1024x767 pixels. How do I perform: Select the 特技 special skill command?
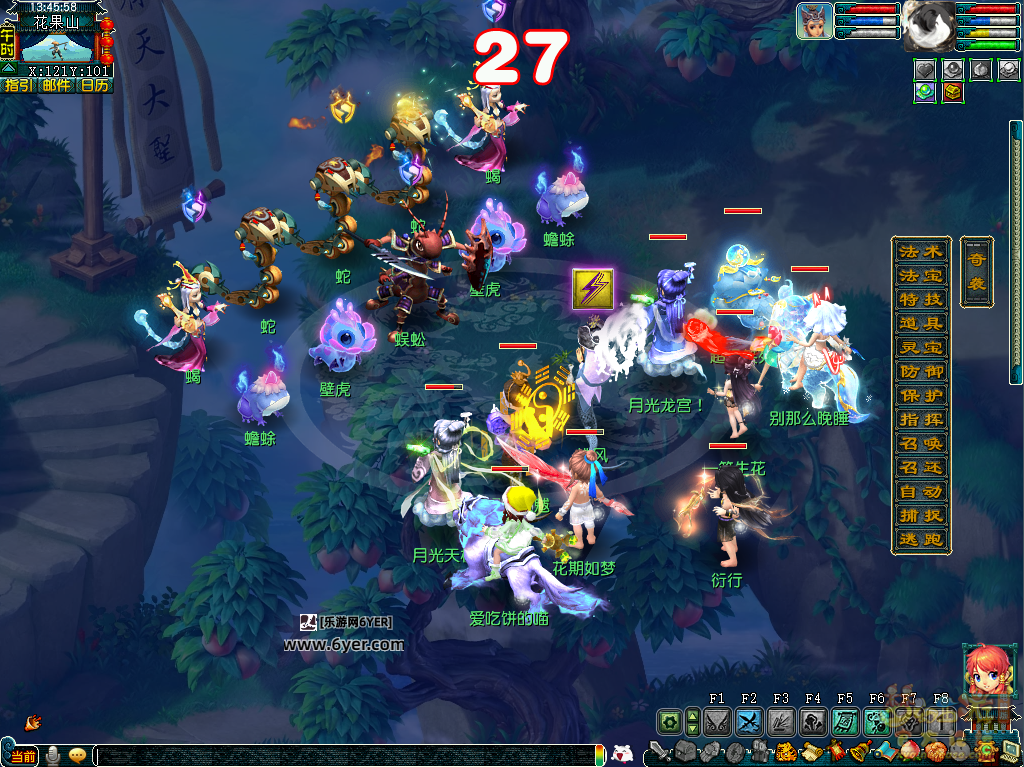pos(920,299)
